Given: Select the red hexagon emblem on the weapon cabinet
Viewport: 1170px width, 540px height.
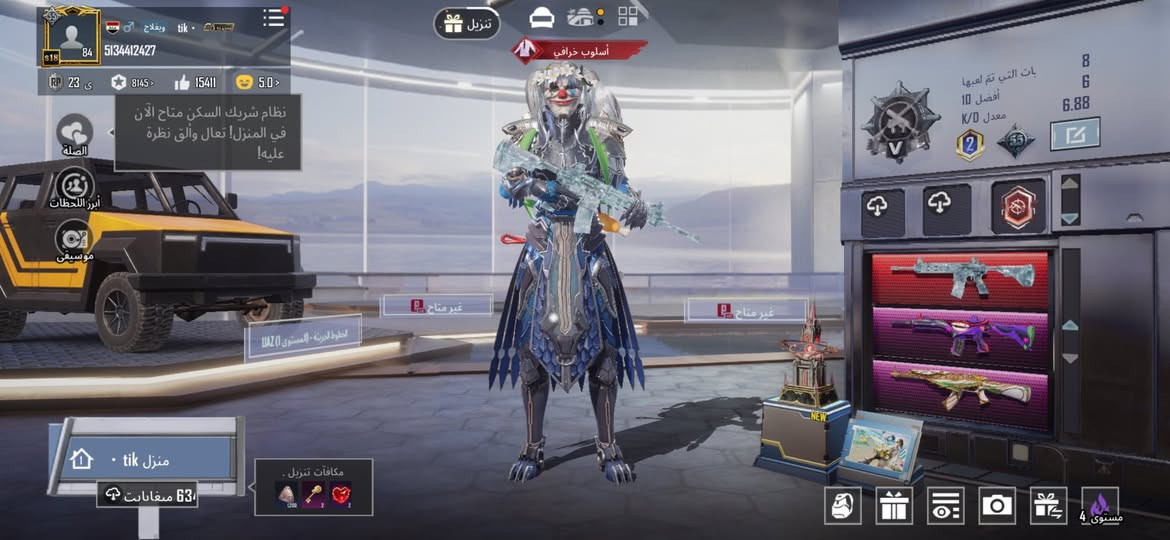Looking at the screenshot, I should click(x=1018, y=206).
